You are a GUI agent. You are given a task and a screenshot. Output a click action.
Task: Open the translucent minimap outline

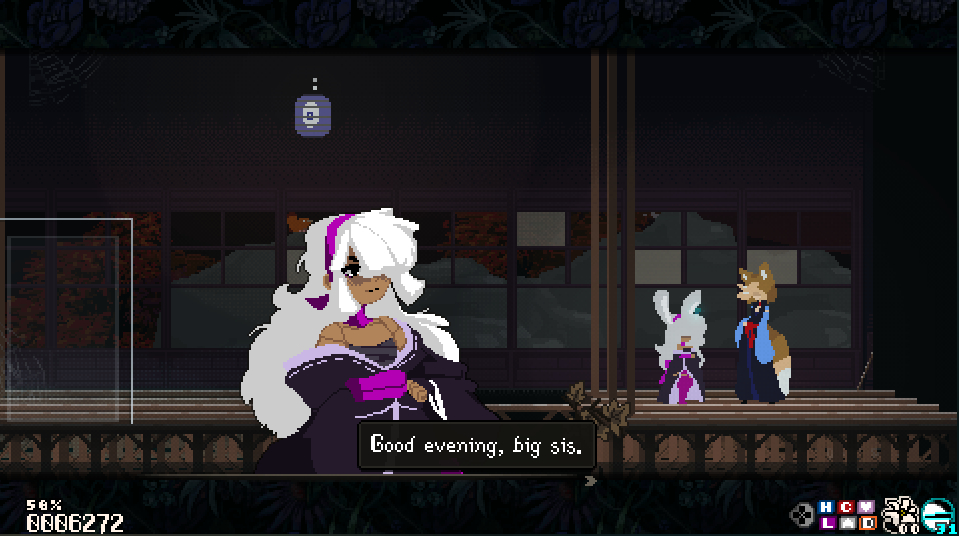point(66,320)
